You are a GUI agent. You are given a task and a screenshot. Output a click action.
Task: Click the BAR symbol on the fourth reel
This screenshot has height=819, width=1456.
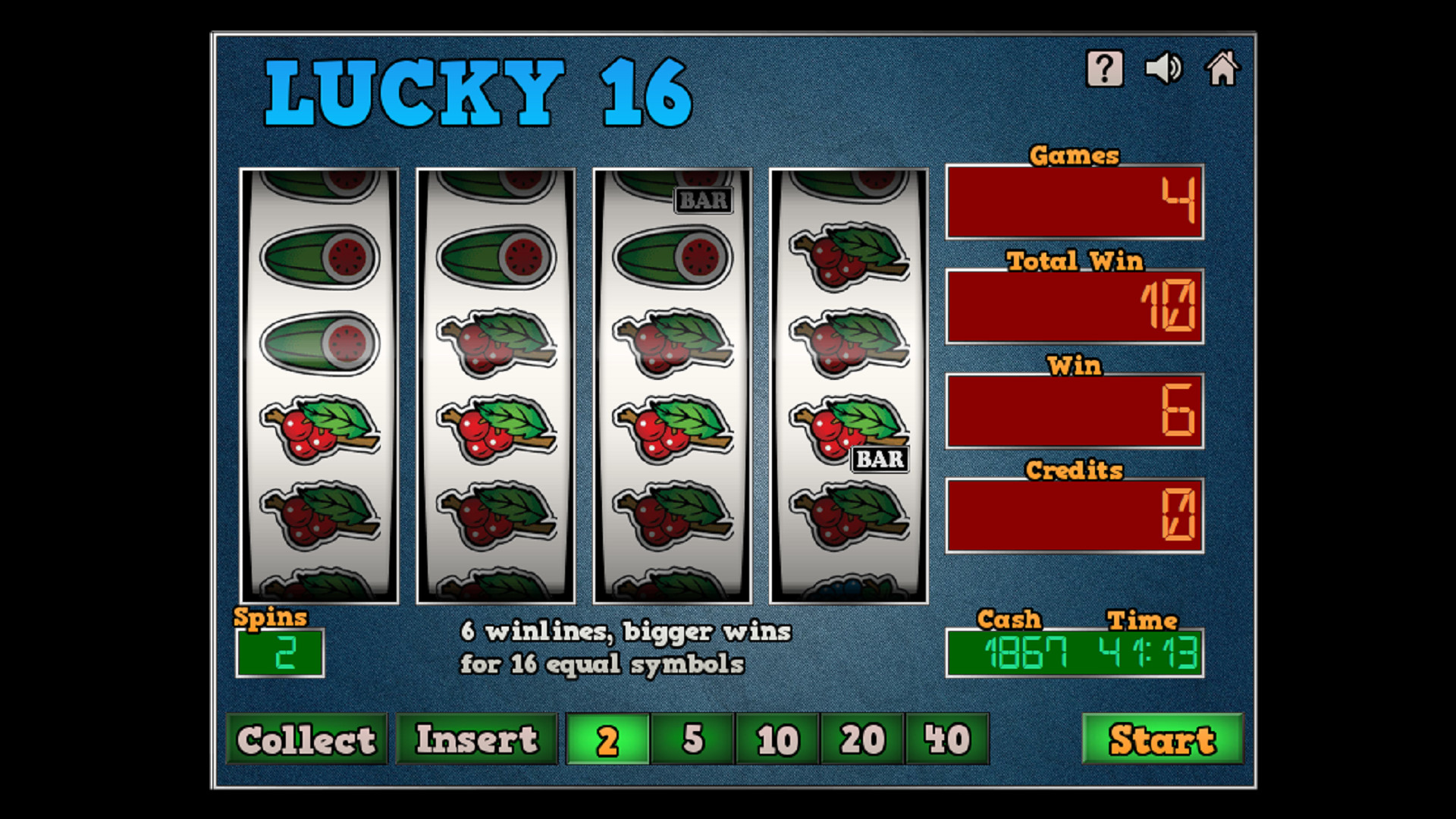click(x=879, y=458)
